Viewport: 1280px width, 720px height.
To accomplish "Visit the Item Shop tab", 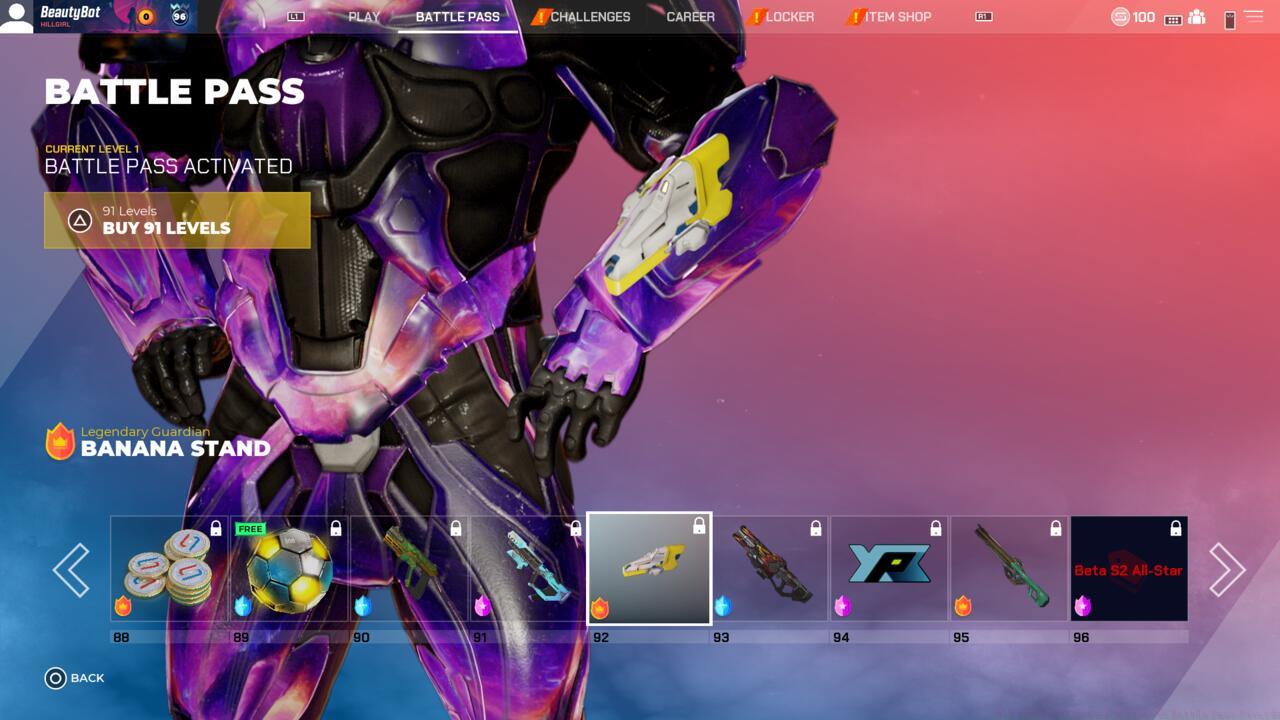I will point(897,17).
